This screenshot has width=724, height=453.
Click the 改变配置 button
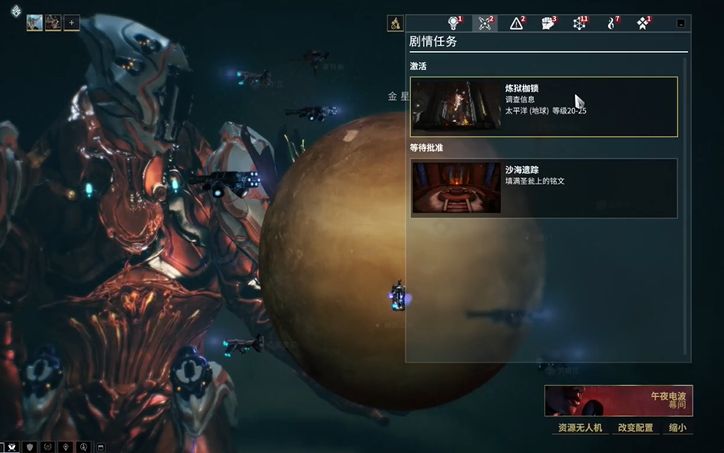pos(636,428)
